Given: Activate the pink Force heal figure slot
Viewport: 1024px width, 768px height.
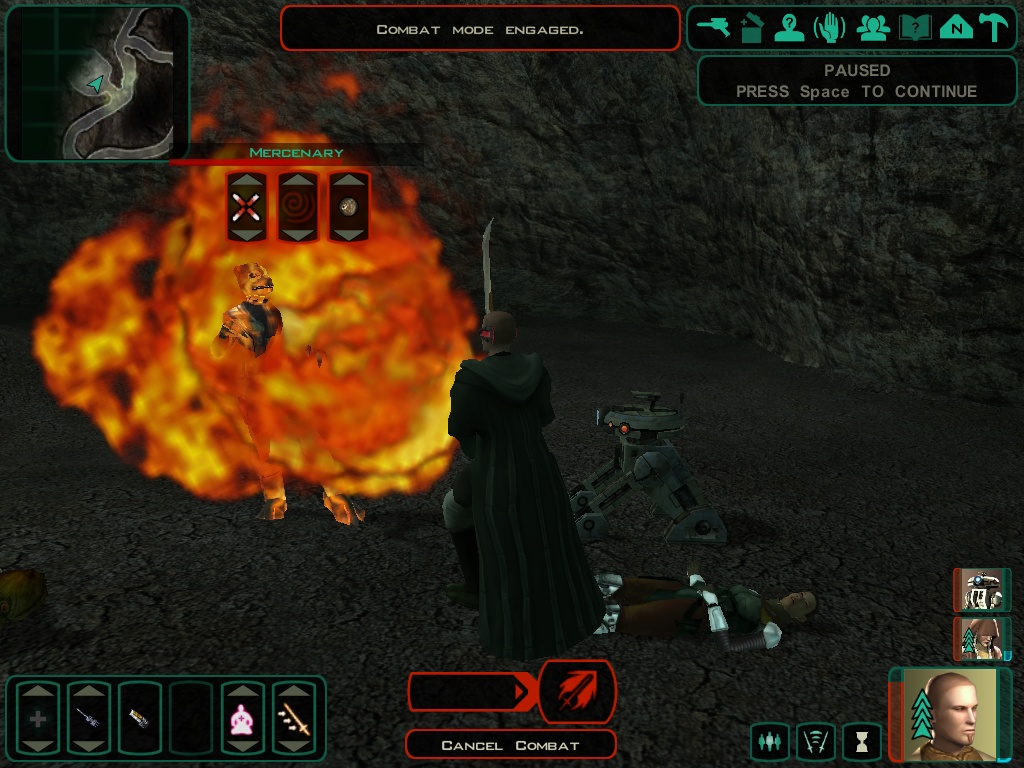Looking at the screenshot, I should (x=242, y=718).
